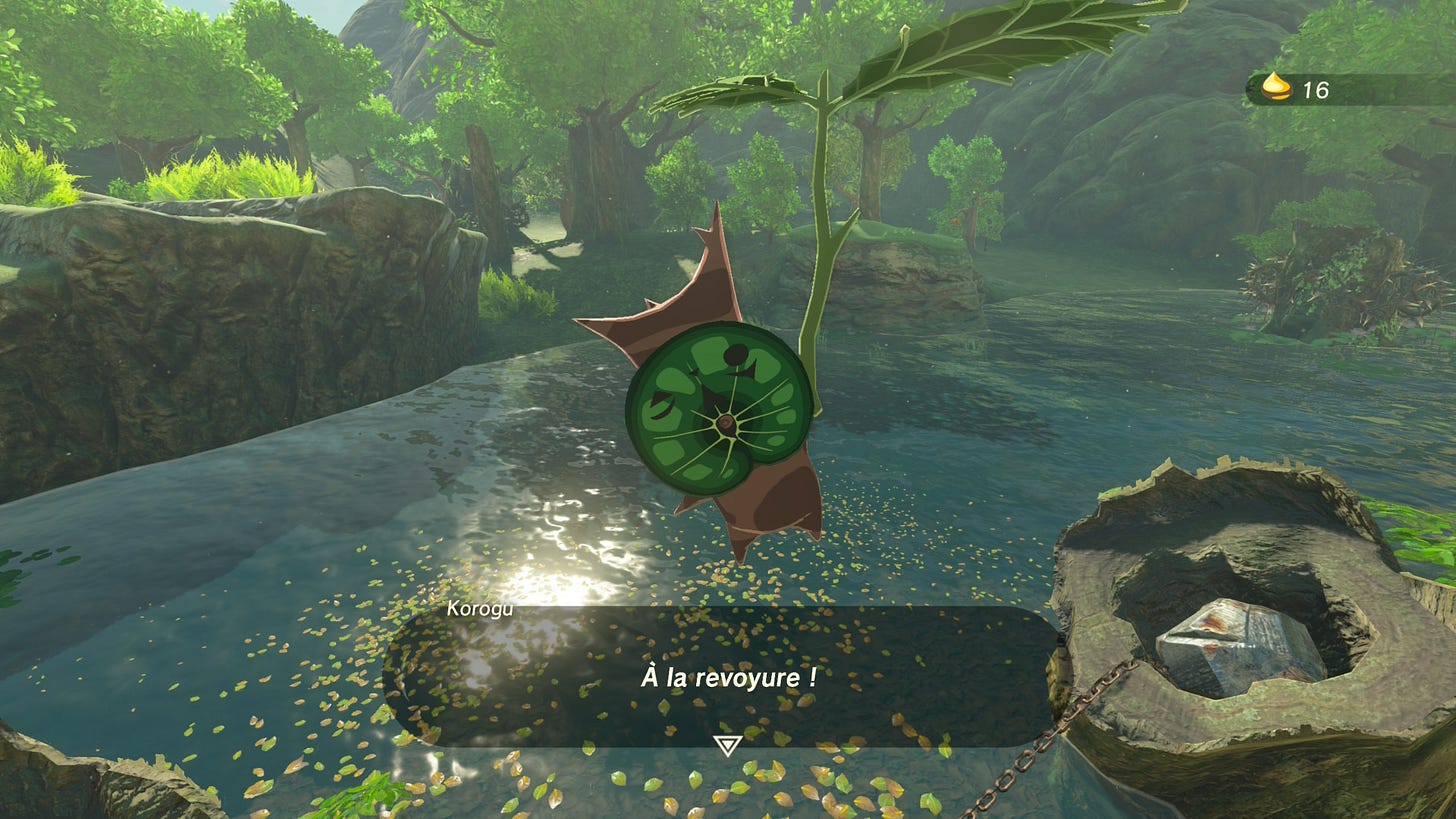
Task: Click the Korogu dialogue box text
Action: [x=728, y=678]
